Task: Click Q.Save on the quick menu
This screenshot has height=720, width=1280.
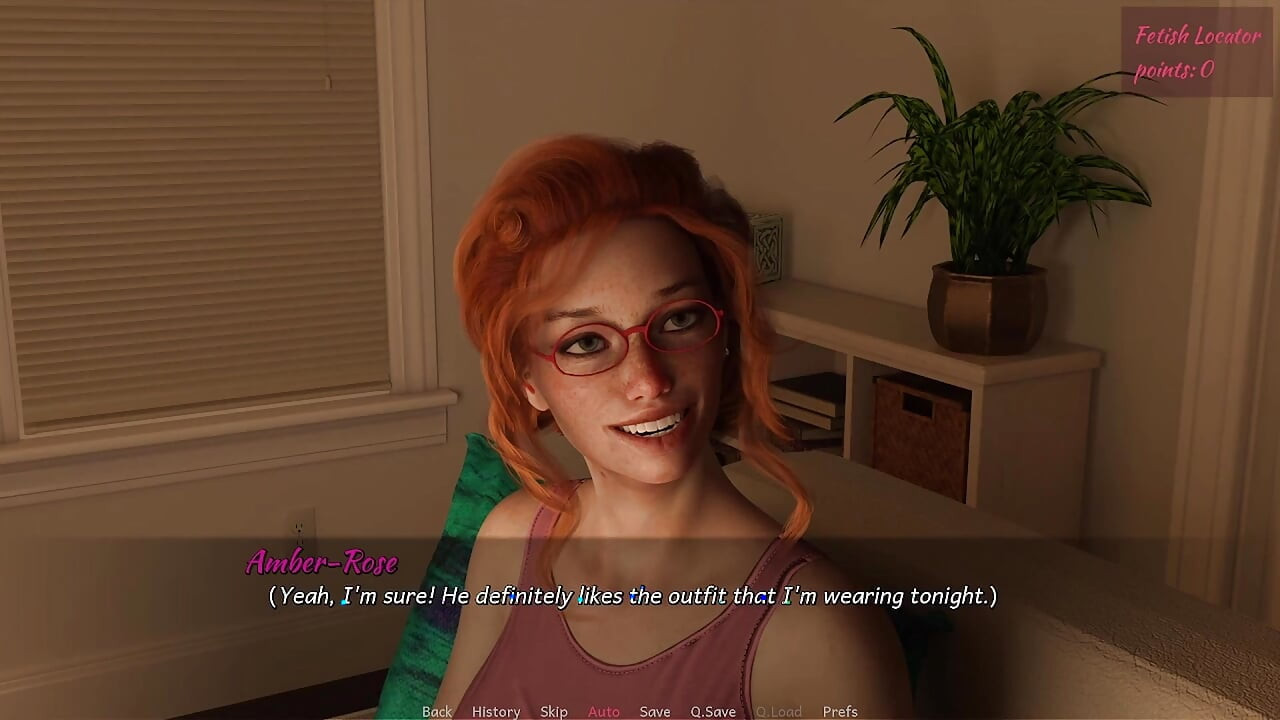Action: pyautogui.click(x=712, y=711)
